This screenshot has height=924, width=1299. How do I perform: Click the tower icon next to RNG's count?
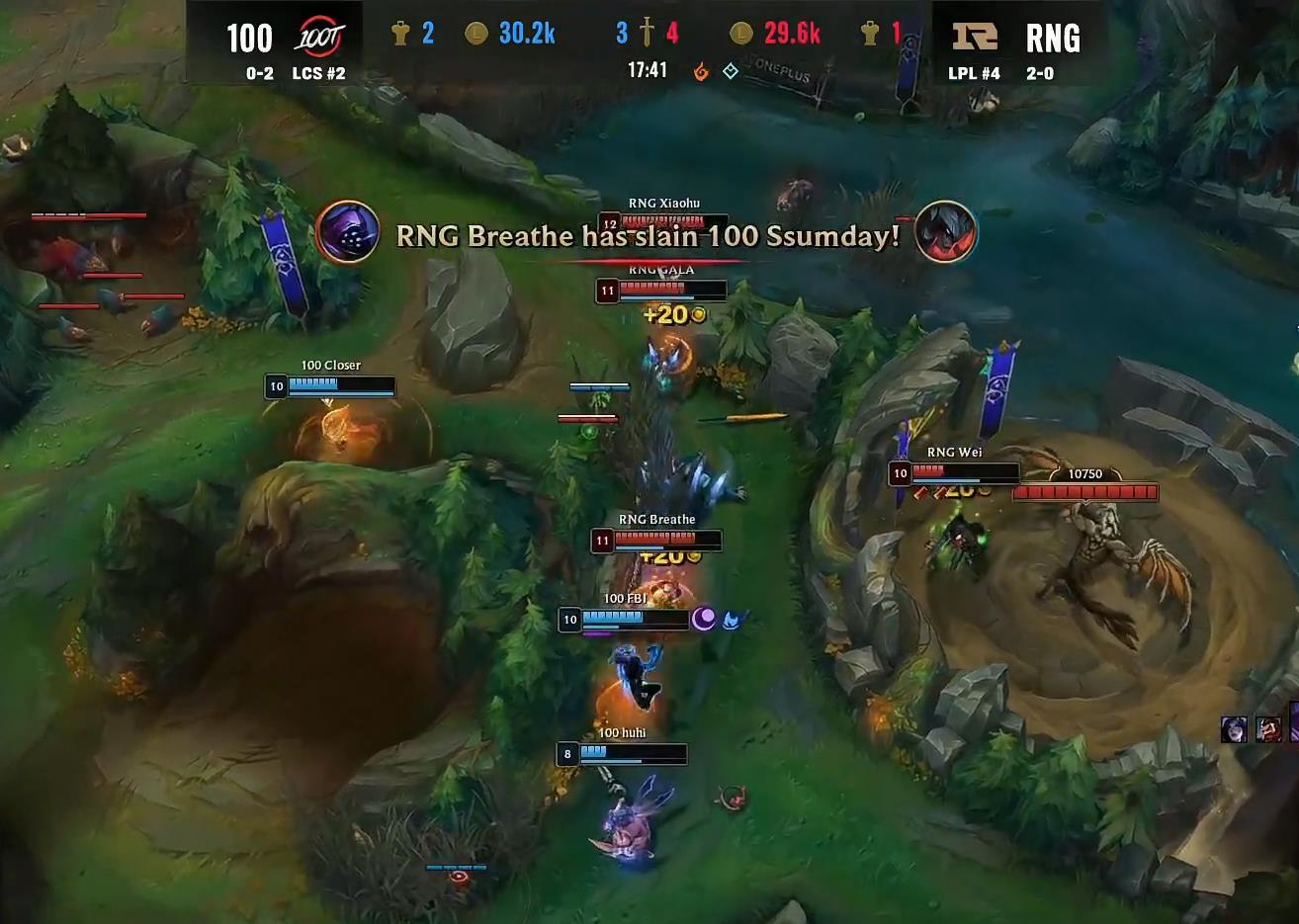[x=871, y=33]
